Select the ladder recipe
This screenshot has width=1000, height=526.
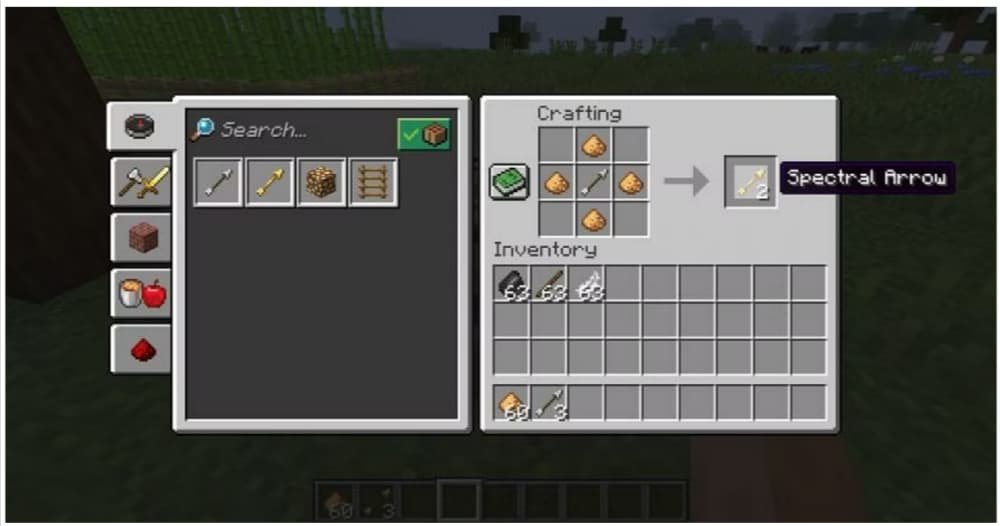373,183
